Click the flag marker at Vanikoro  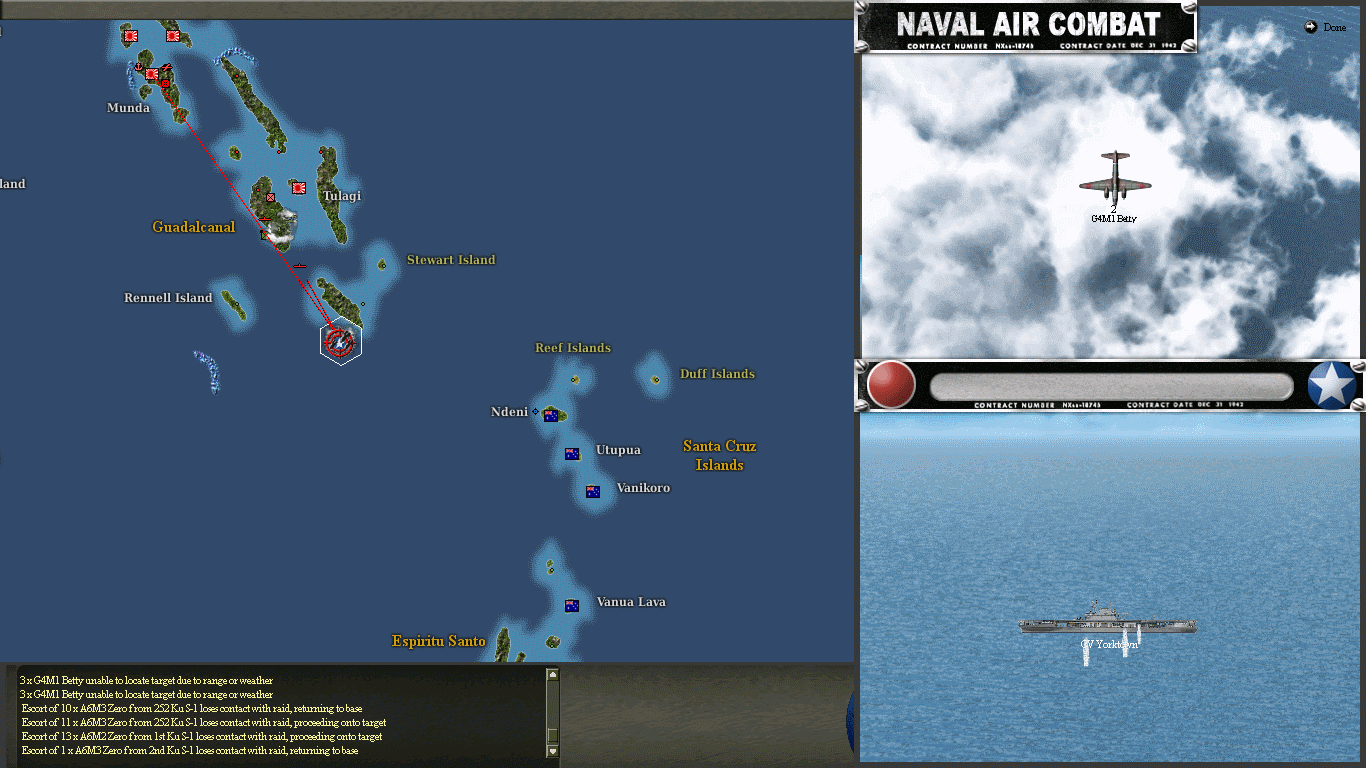tap(592, 491)
